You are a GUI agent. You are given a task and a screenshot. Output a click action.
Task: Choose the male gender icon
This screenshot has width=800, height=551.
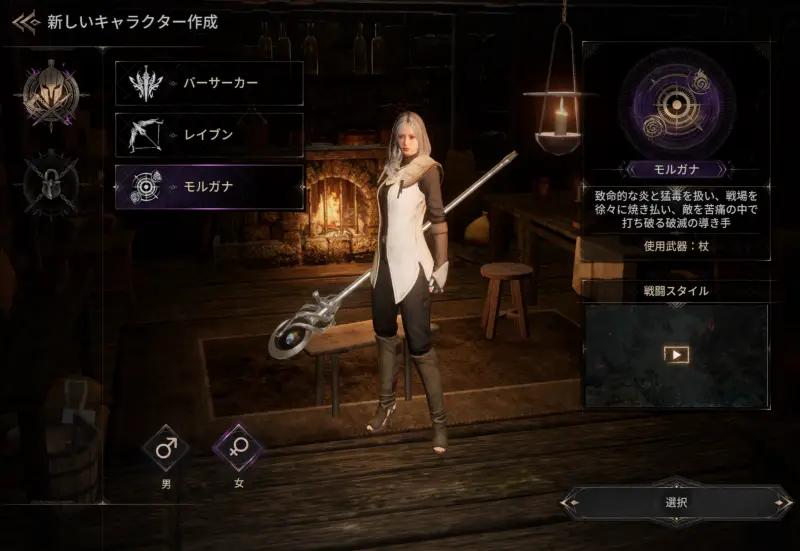(166, 448)
